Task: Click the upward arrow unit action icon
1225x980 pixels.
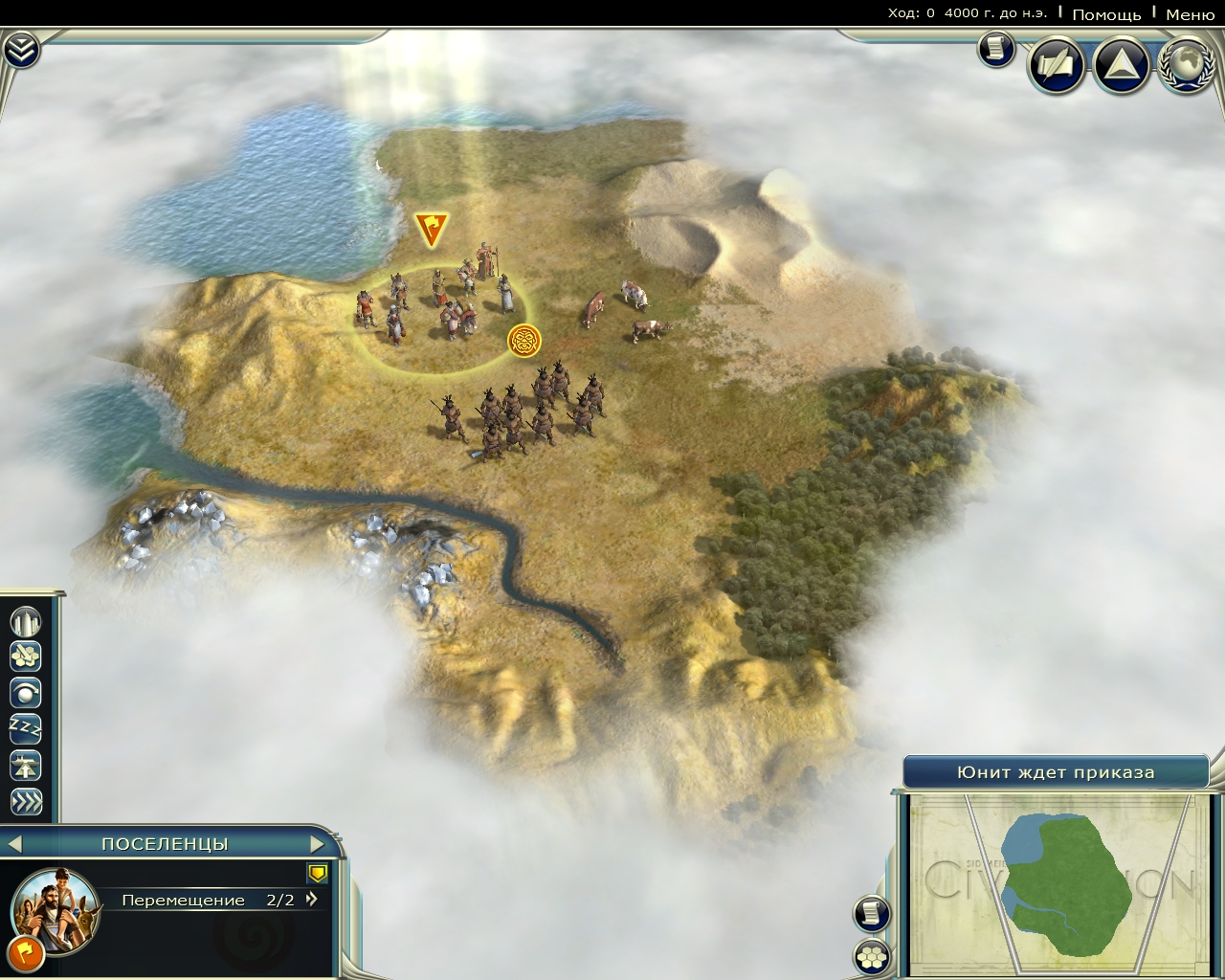Action: point(26,765)
